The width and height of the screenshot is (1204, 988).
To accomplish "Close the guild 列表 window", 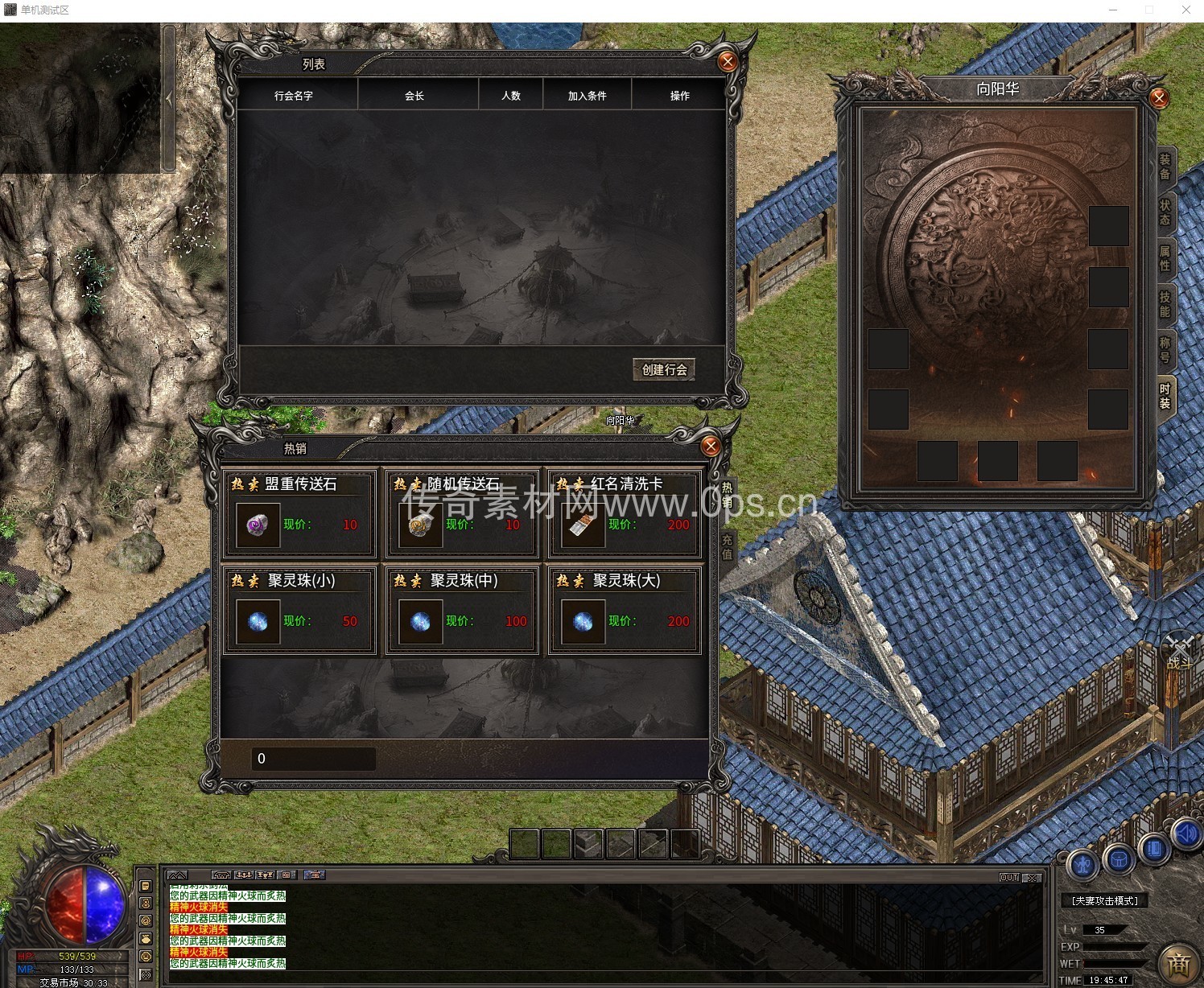I will pos(728,61).
